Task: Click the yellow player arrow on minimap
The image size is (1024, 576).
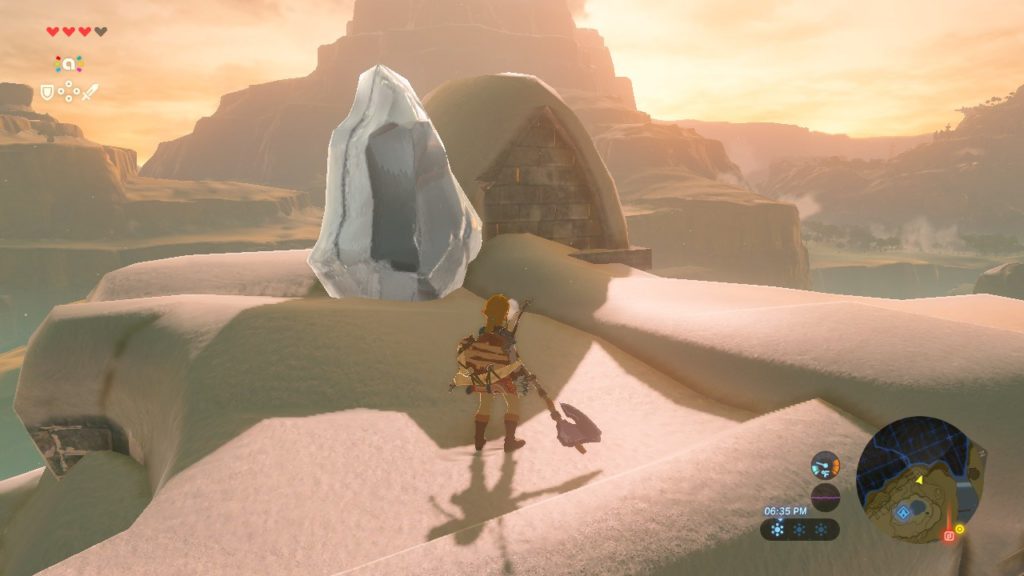Action: [918, 480]
